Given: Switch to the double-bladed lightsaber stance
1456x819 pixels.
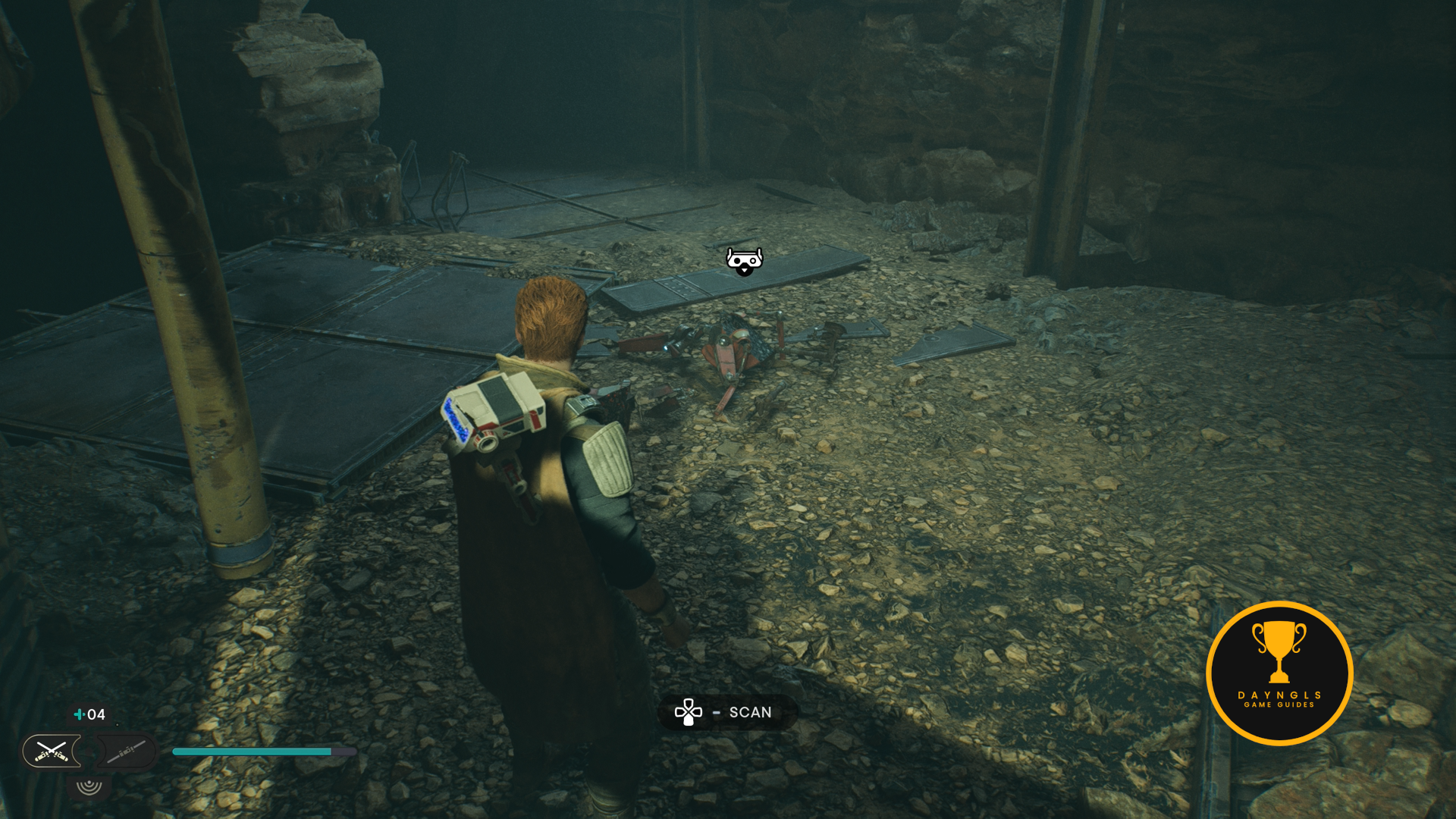Looking at the screenshot, I should [x=126, y=752].
